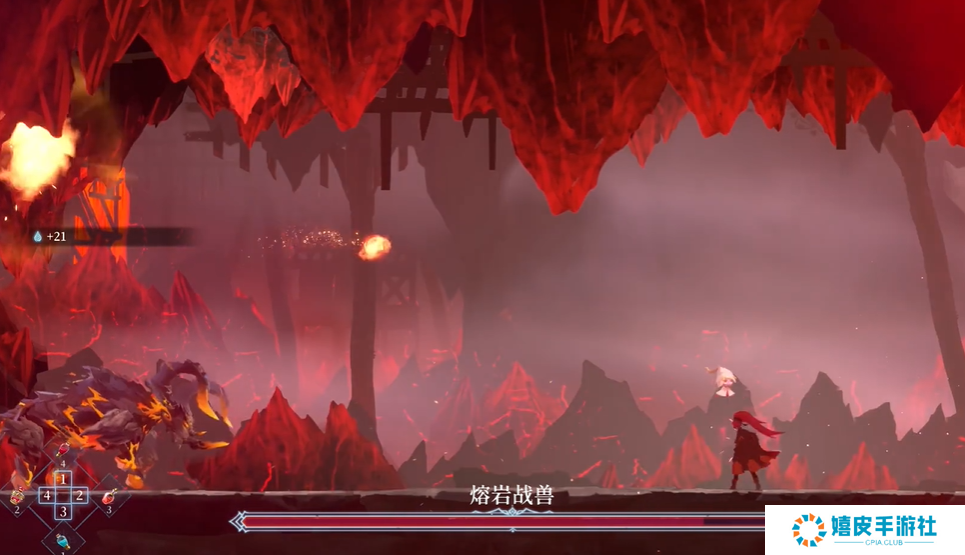Select the tall red potion in the top slot
Viewport: 965px width, 555px height.
(x=62, y=451)
